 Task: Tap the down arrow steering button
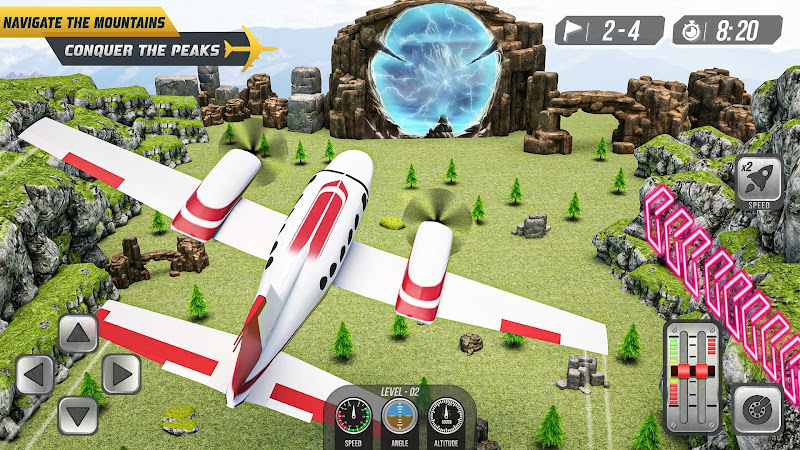77,414
